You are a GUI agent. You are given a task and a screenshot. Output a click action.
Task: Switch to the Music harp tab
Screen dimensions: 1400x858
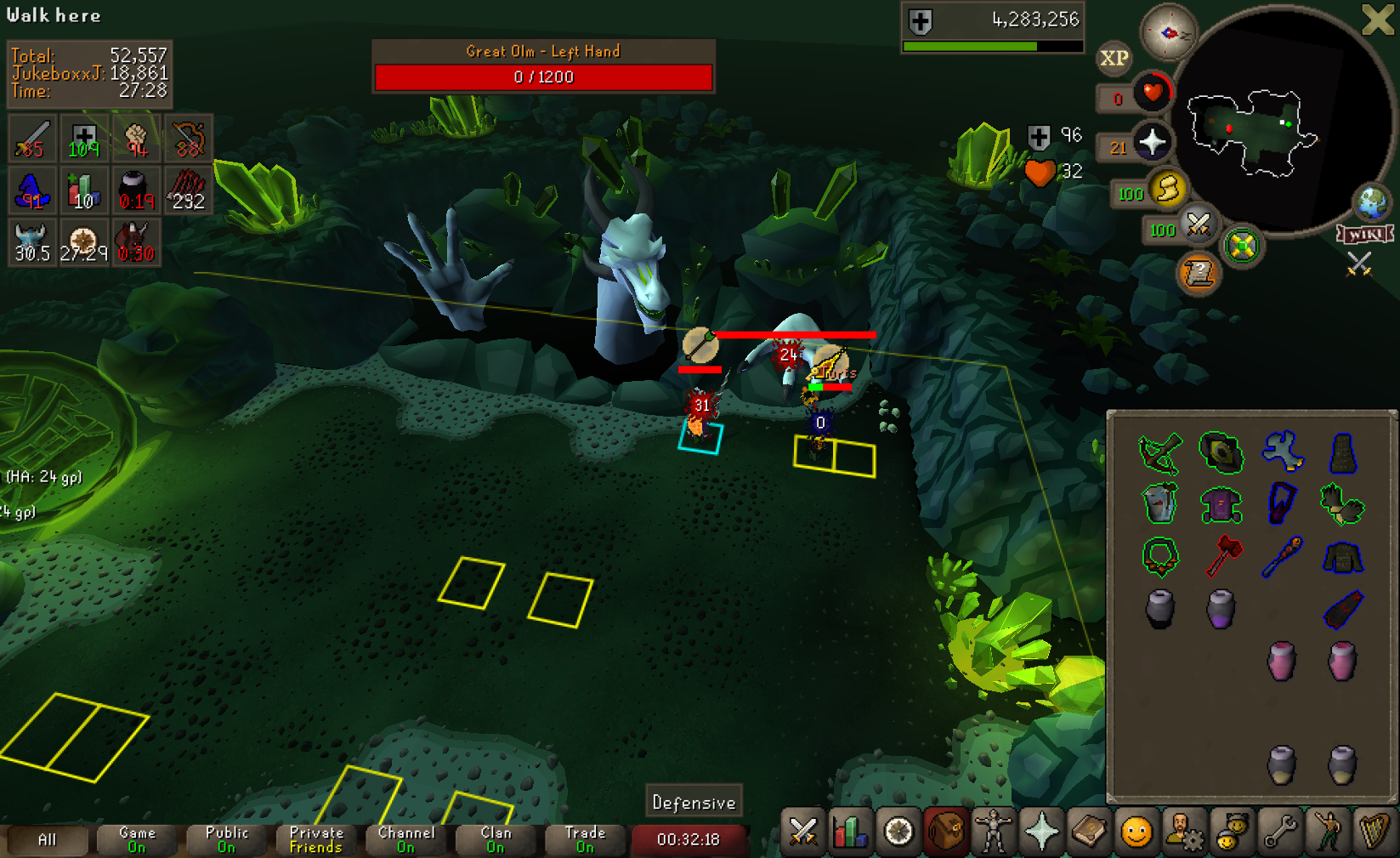pos(1374,832)
